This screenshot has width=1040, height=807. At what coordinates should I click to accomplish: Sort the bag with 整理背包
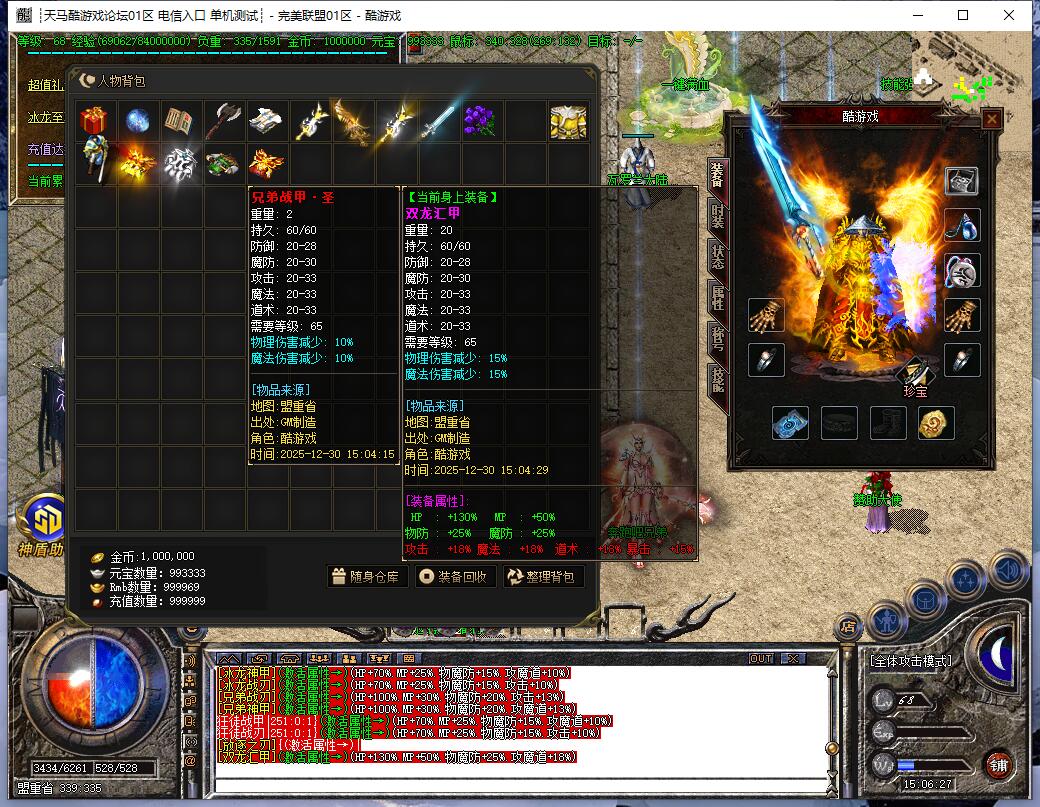[542, 576]
